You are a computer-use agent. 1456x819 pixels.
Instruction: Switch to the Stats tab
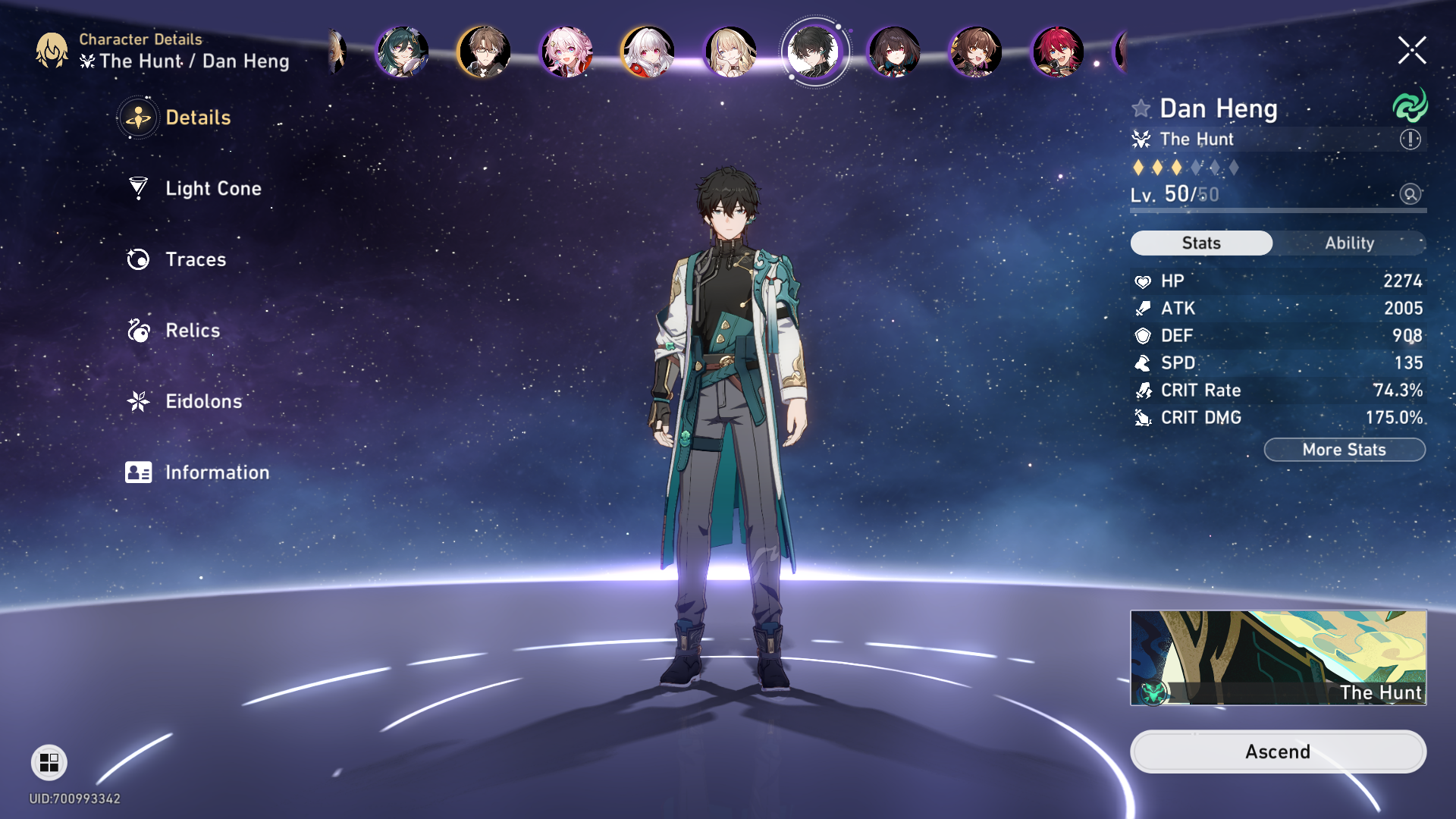tap(1201, 243)
